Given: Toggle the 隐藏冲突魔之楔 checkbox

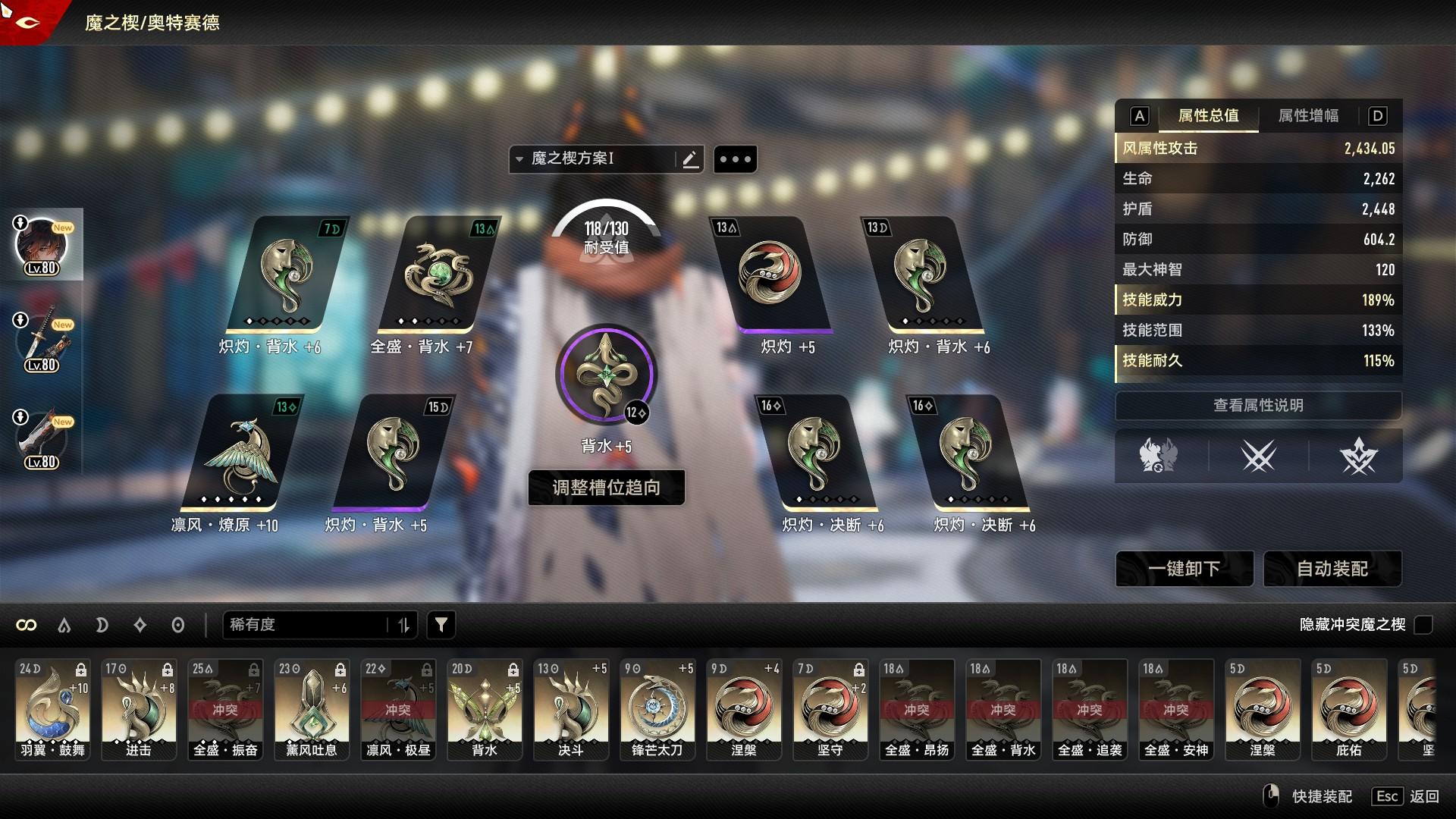Looking at the screenshot, I should click(1424, 625).
